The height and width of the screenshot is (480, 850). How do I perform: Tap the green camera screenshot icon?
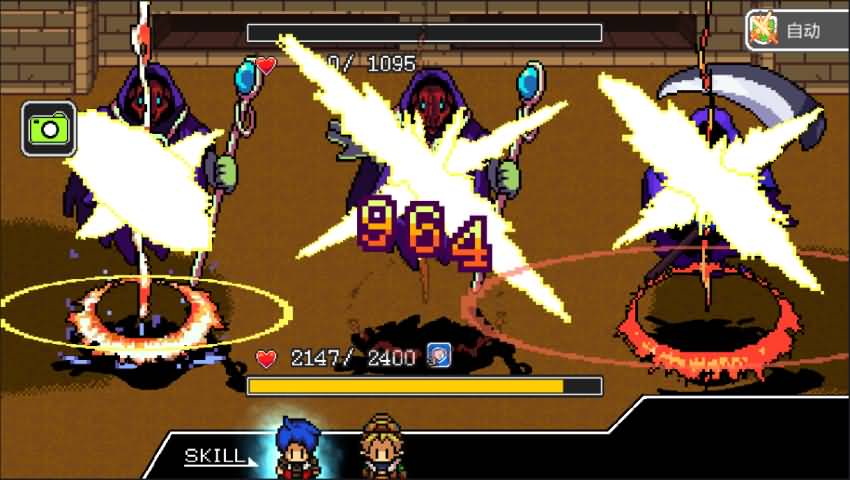click(49, 128)
